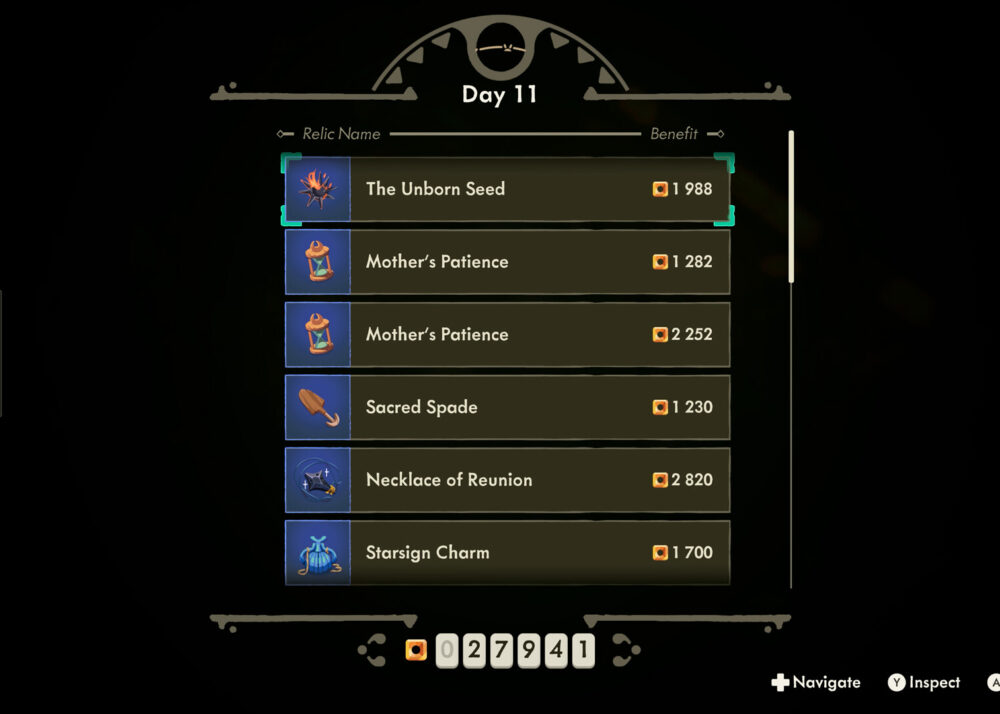The height and width of the screenshot is (714, 1000).
Task: Click the relic list scrollbar handle
Action: click(791, 206)
